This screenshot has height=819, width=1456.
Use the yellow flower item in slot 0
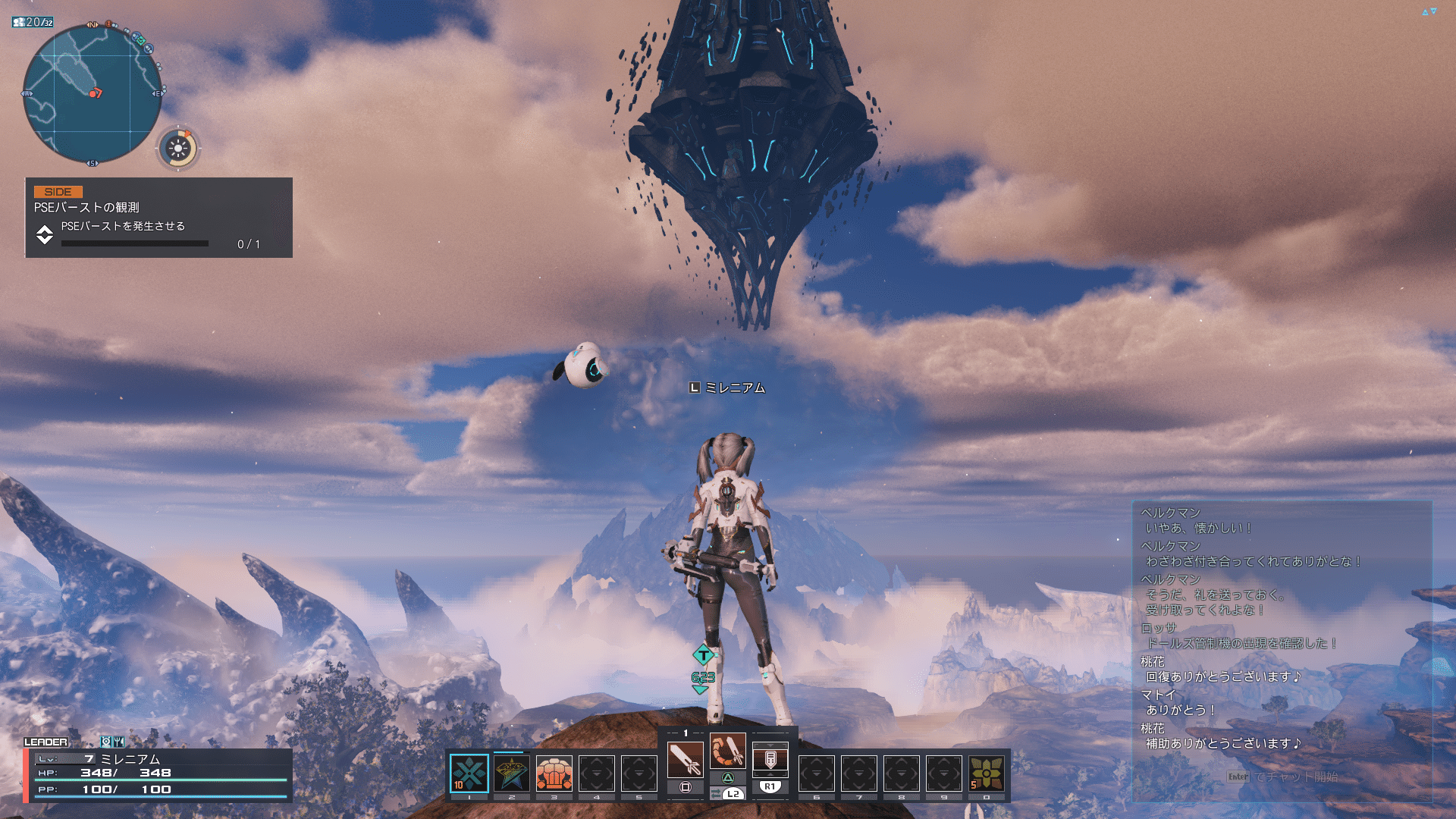(987, 773)
